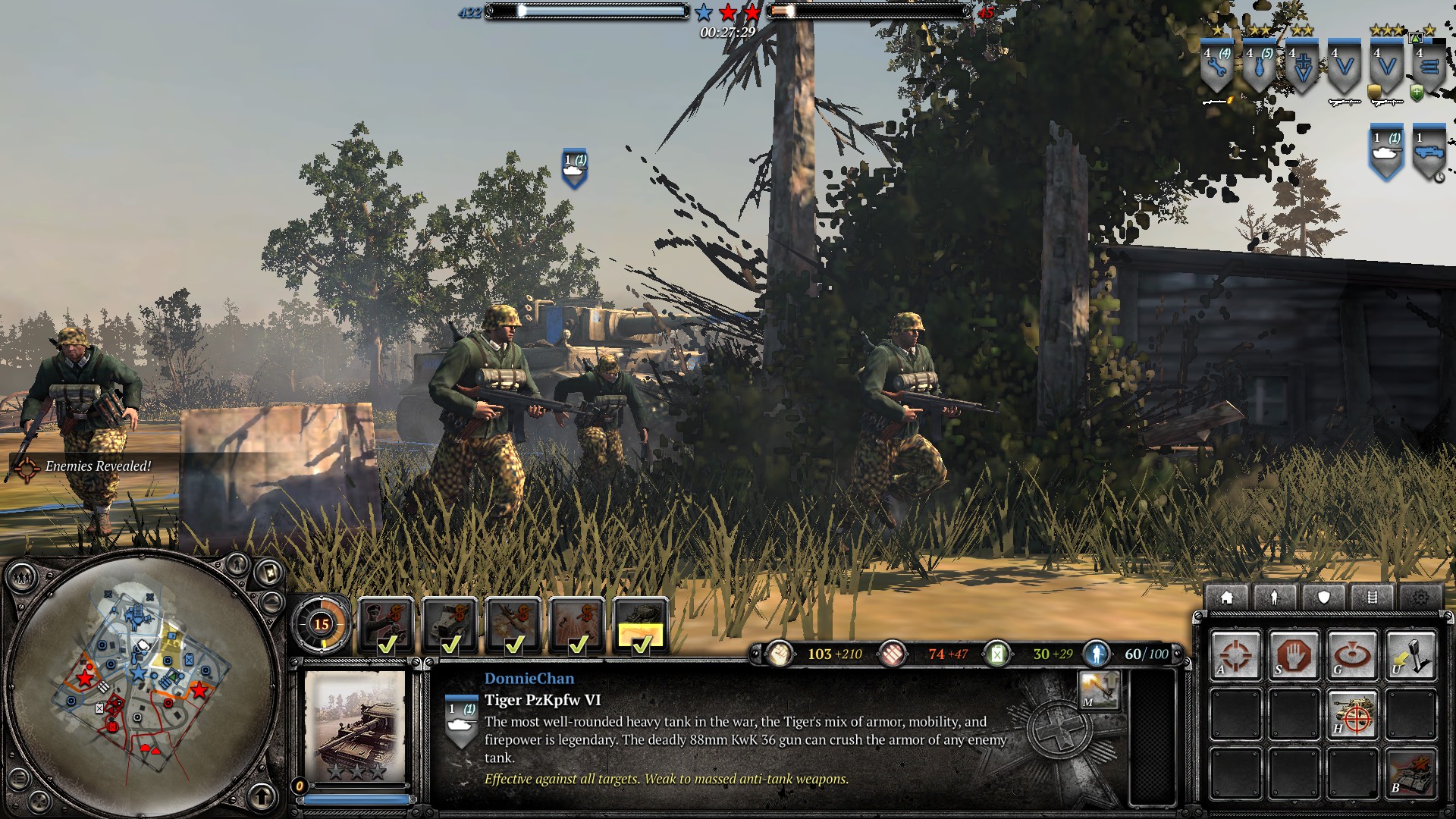Toggle the tank crosshair ability
The width and height of the screenshot is (1456, 819).
[1352, 714]
